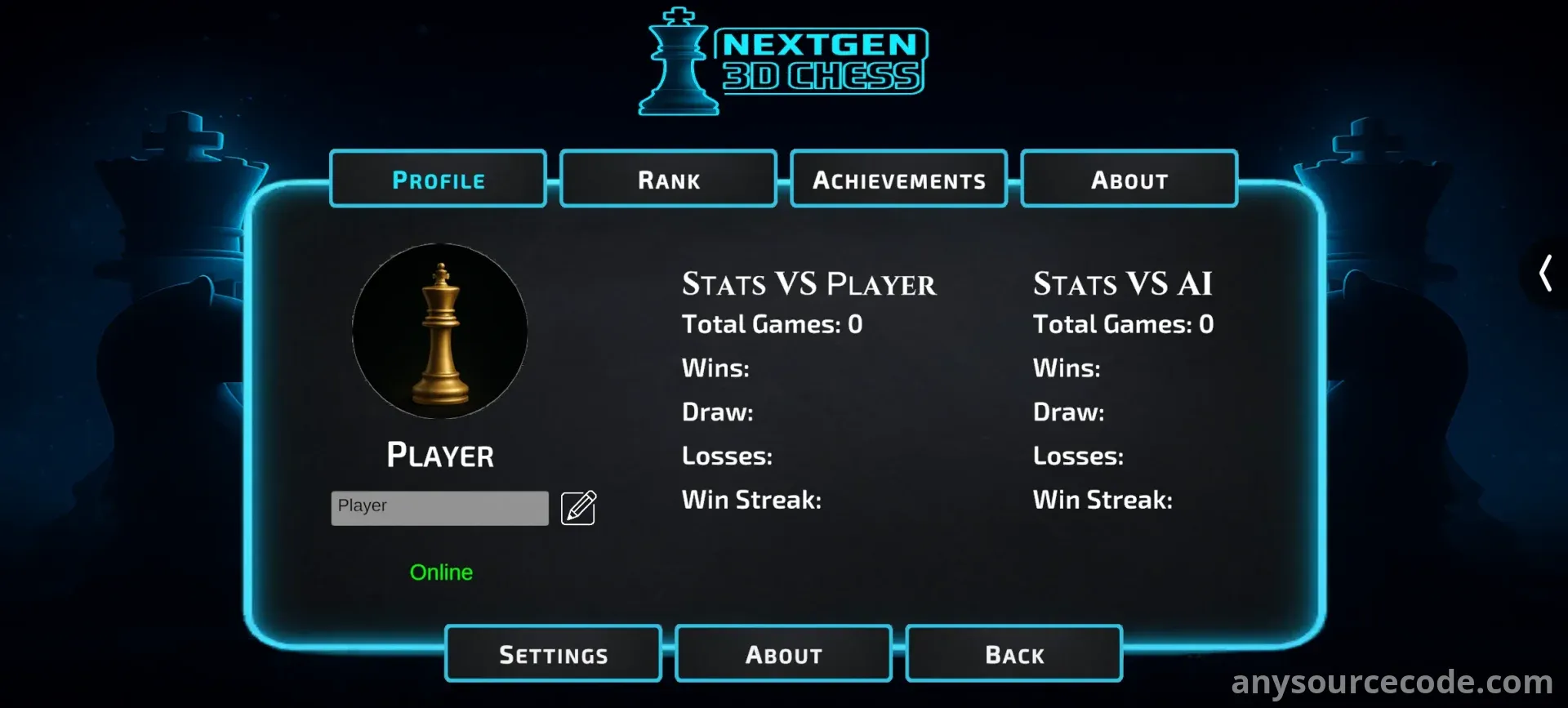The height and width of the screenshot is (708, 1568).
Task: Open the Settings menu
Action: (x=553, y=654)
